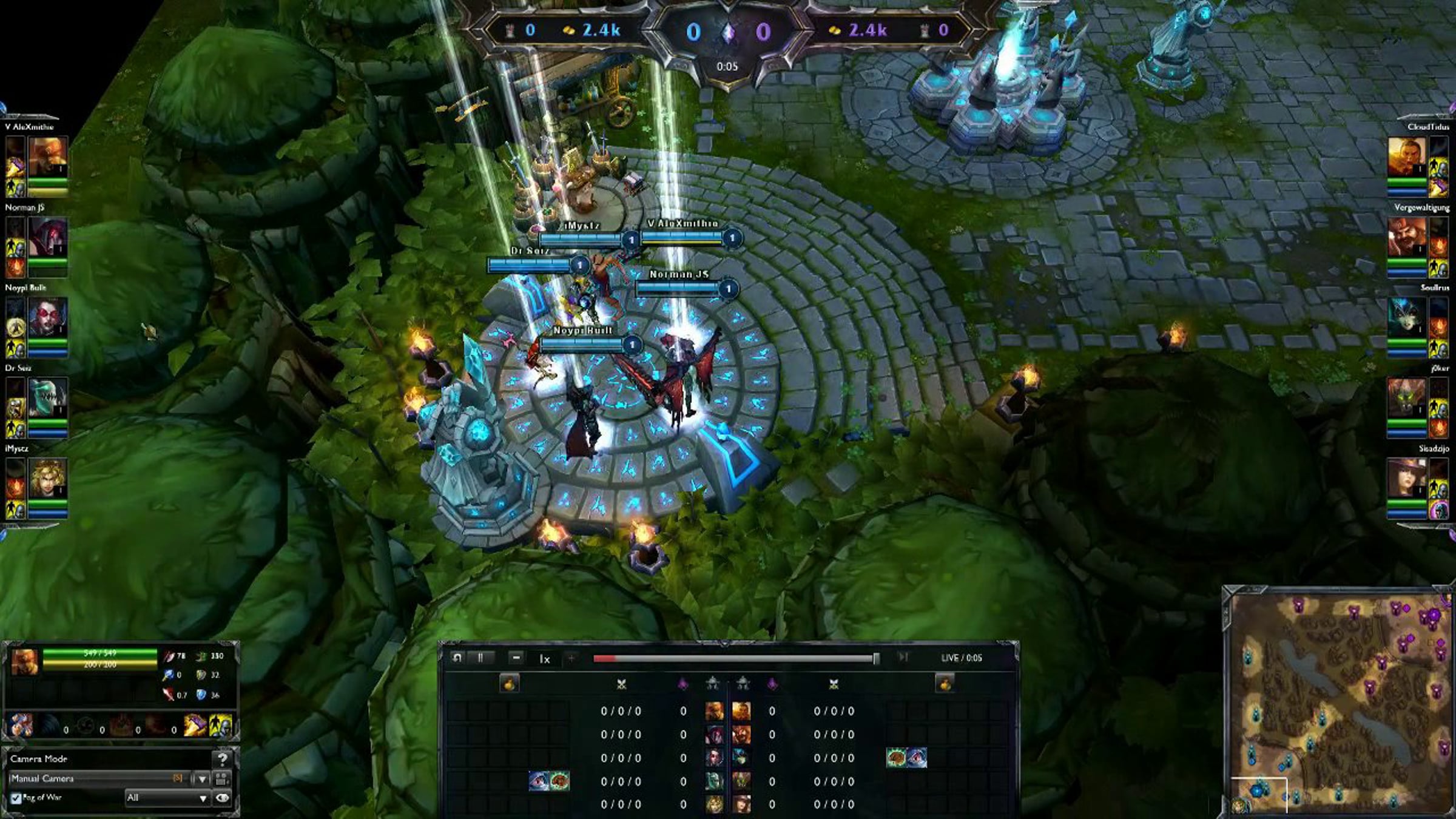Increase playback speed with the plus button
Screen dimensions: 1456x819
tap(571, 658)
